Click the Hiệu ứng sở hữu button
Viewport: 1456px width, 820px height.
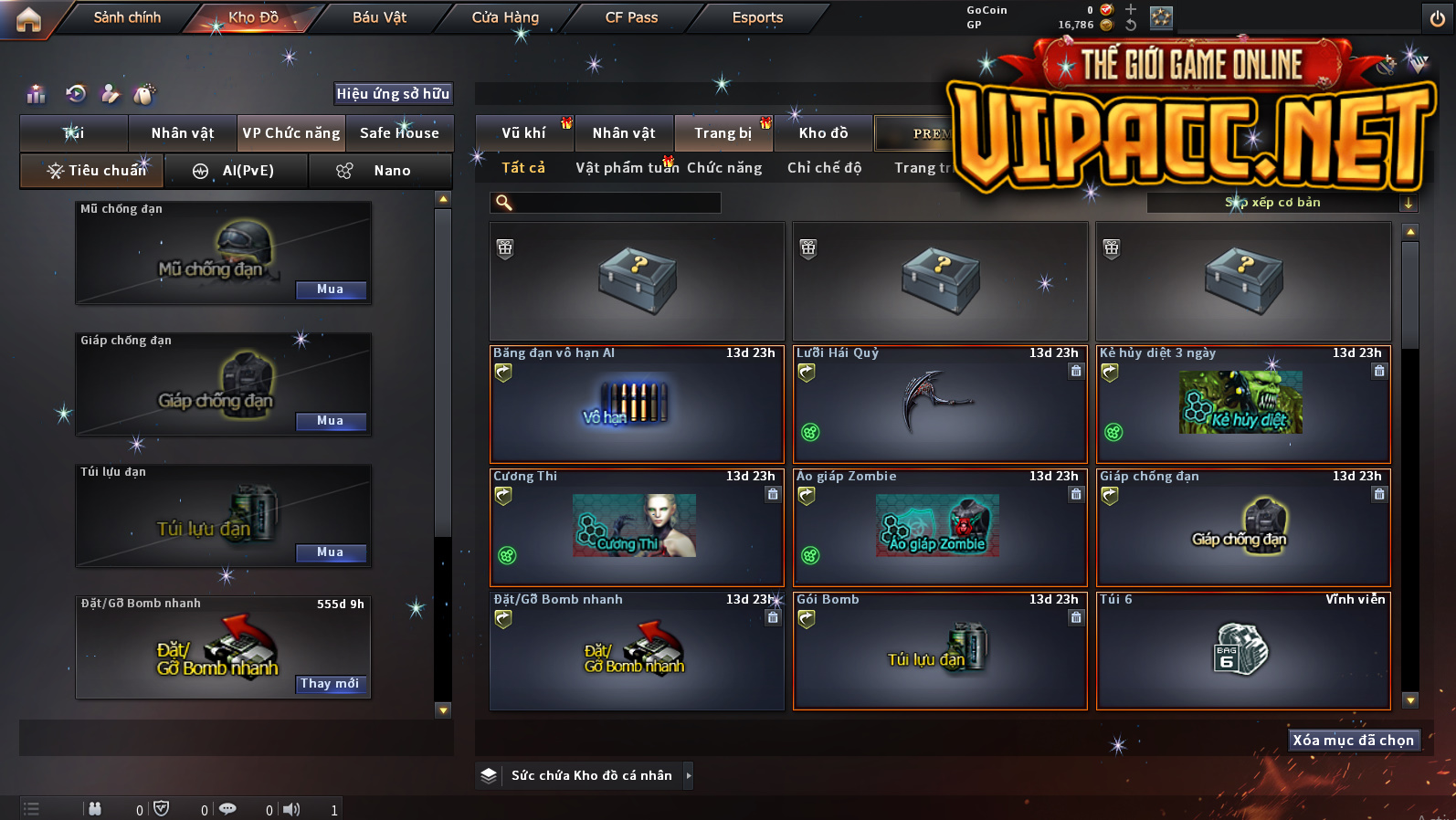(393, 93)
